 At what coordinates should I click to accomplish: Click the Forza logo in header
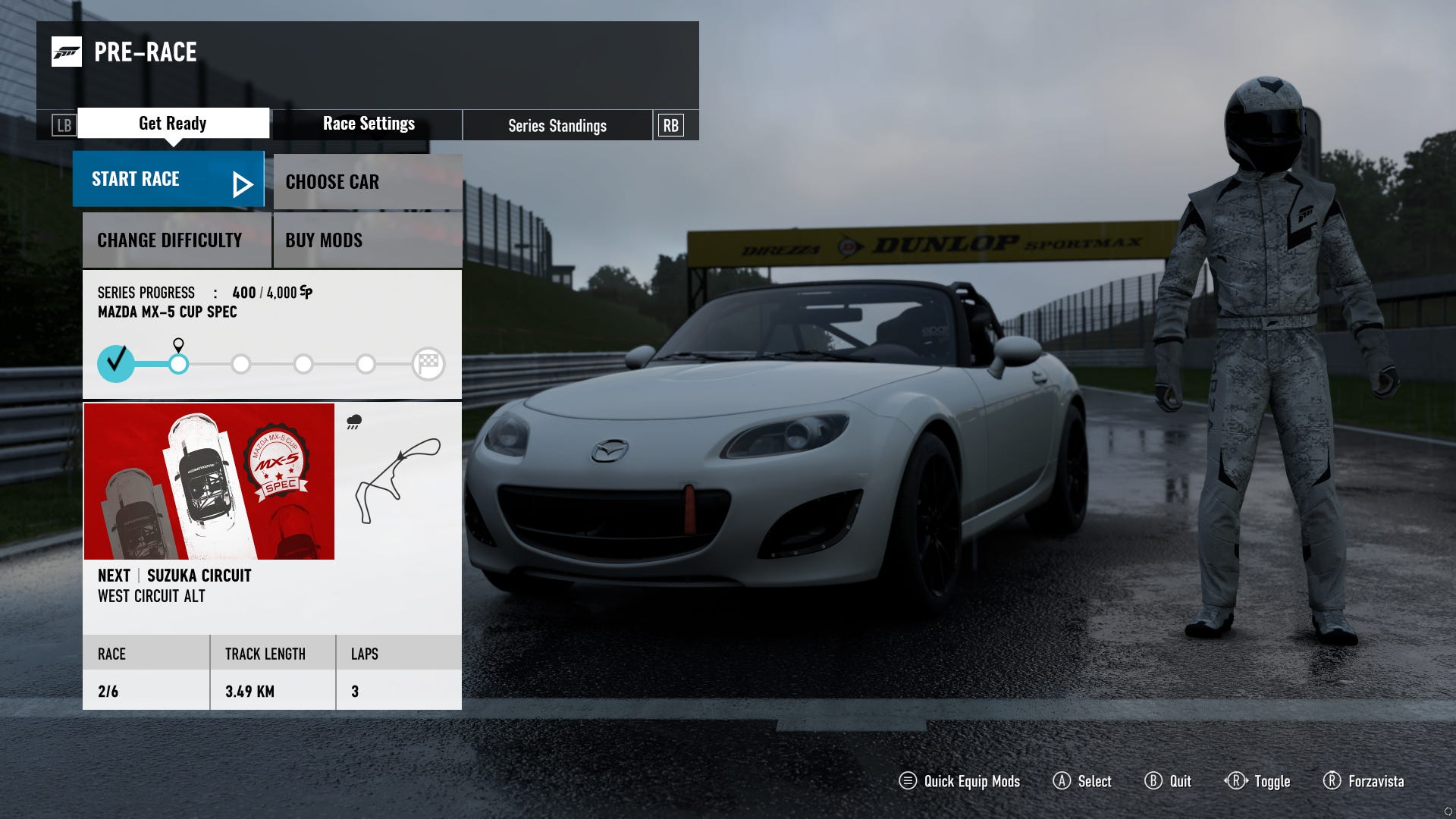point(67,52)
